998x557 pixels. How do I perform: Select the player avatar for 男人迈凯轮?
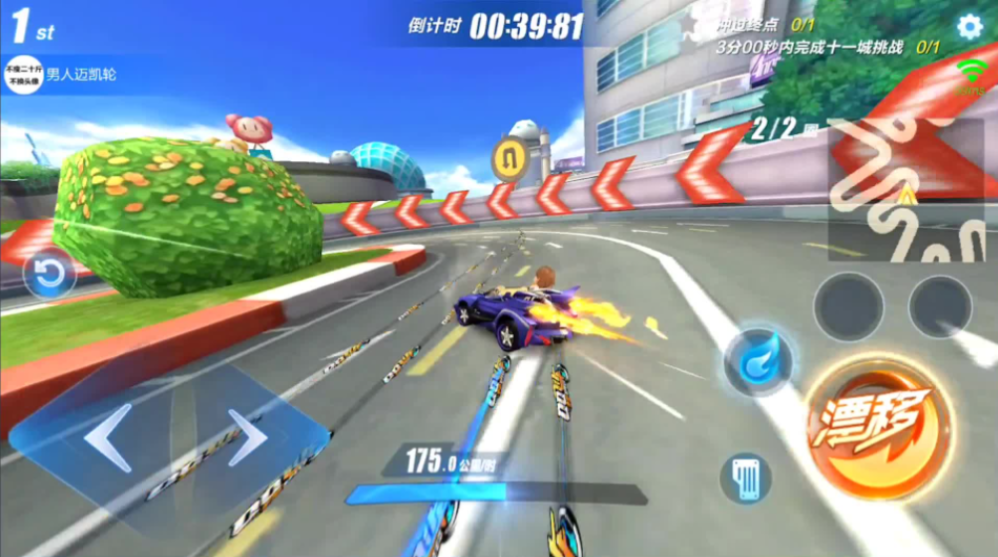pyautogui.click(x=23, y=75)
